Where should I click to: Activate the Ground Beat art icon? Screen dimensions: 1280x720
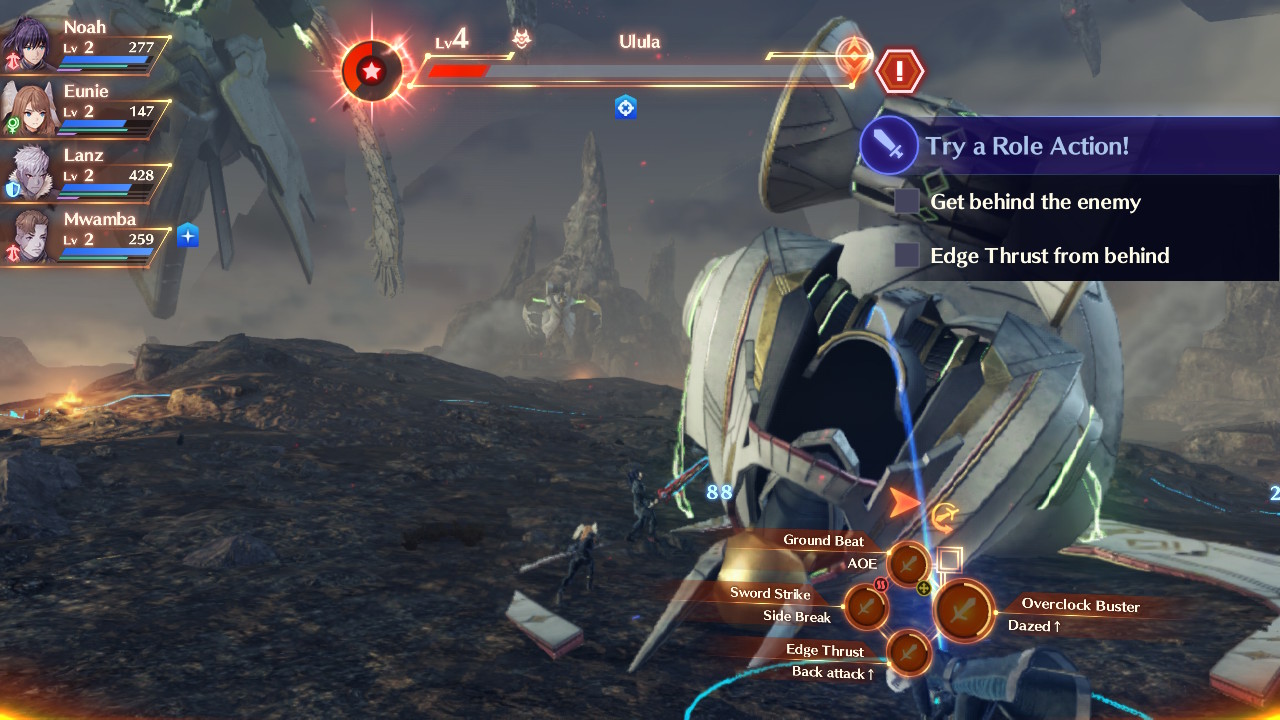point(909,564)
